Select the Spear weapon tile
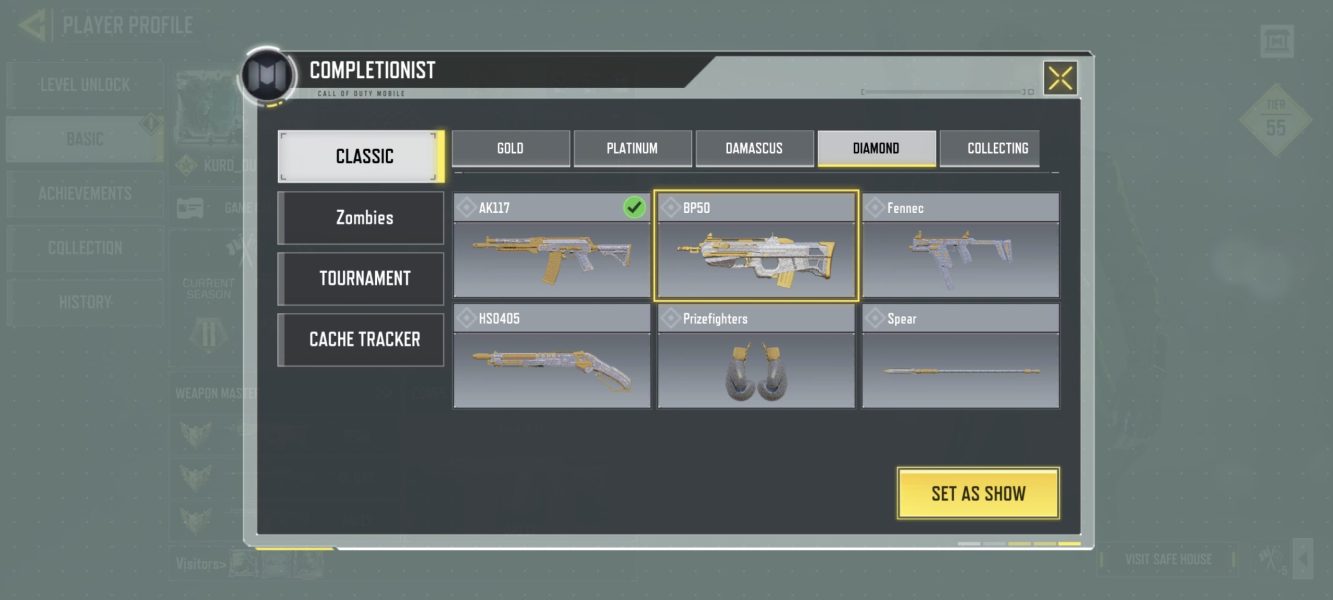 [960, 357]
